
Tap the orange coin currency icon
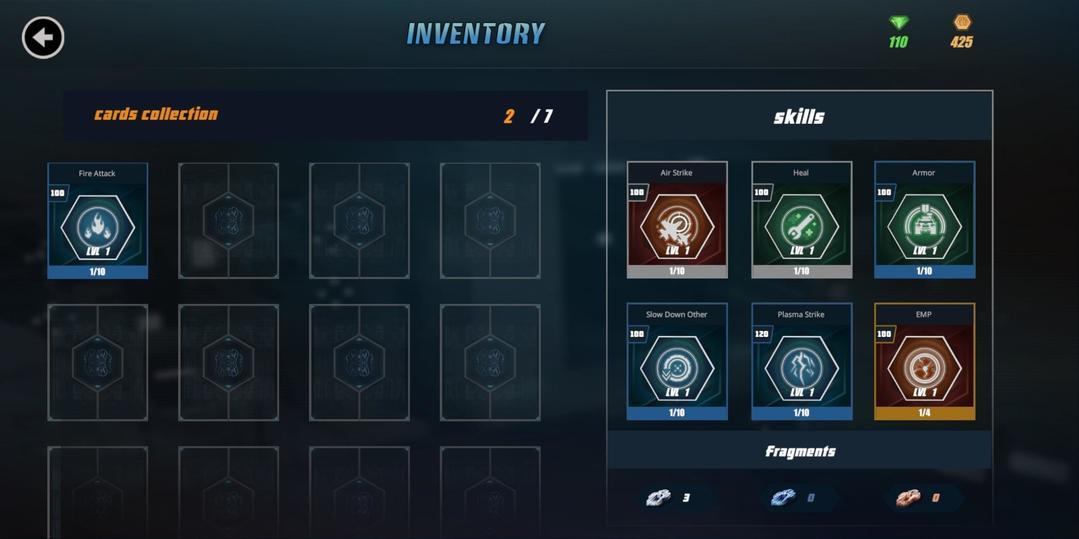[x=962, y=22]
